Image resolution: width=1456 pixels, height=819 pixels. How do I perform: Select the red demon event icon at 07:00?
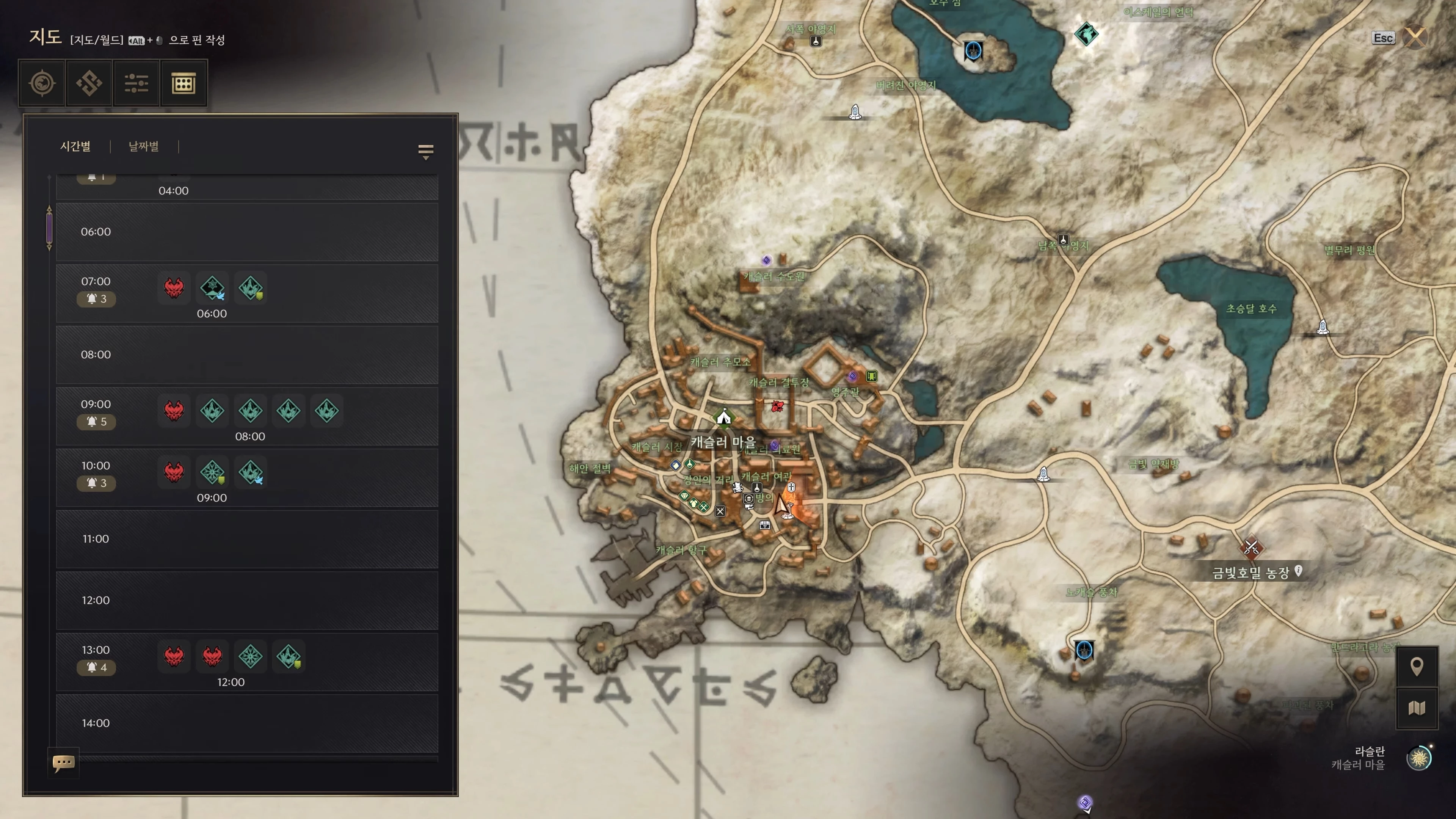pyautogui.click(x=174, y=288)
